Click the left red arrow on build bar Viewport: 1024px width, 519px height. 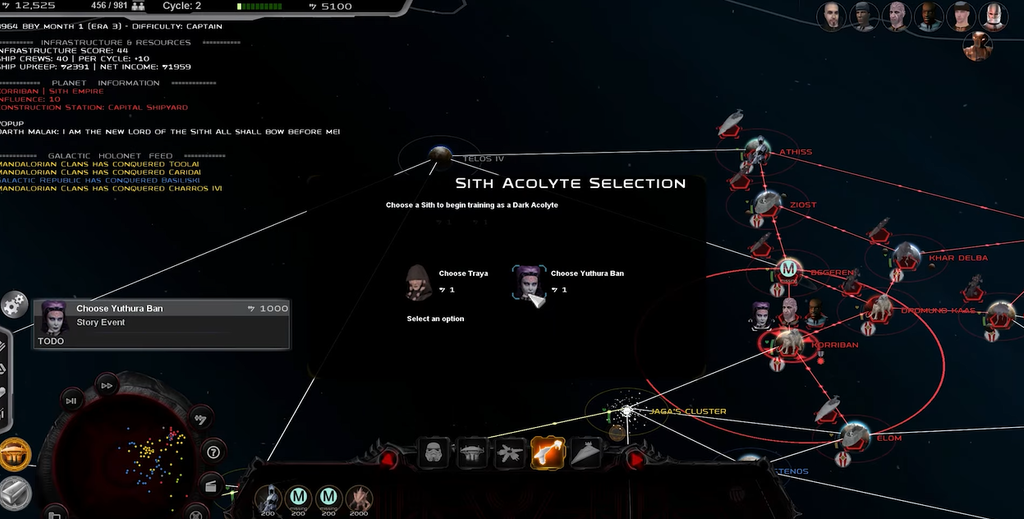tap(388, 458)
